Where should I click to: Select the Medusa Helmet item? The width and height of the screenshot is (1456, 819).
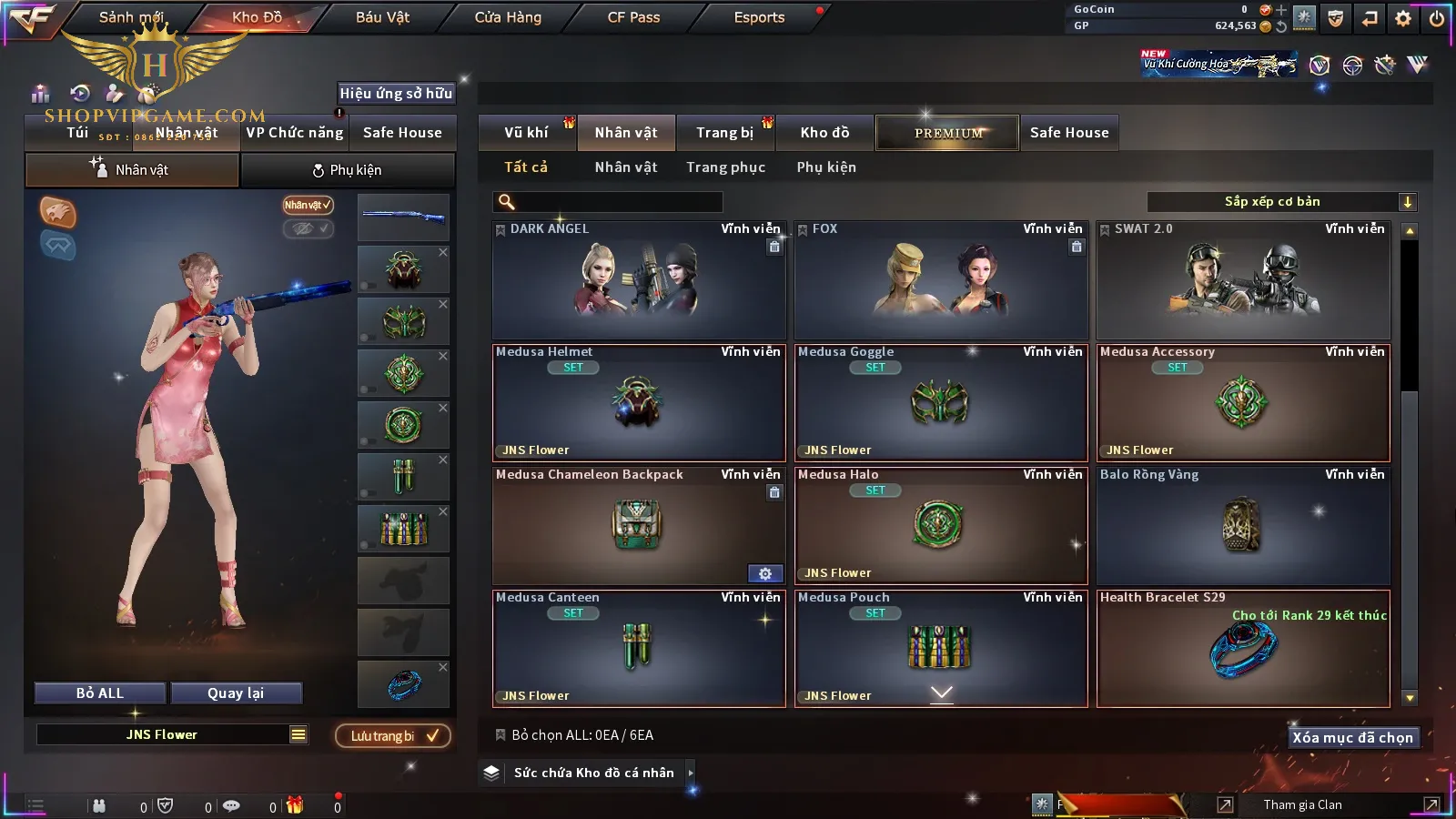click(639, 403)
